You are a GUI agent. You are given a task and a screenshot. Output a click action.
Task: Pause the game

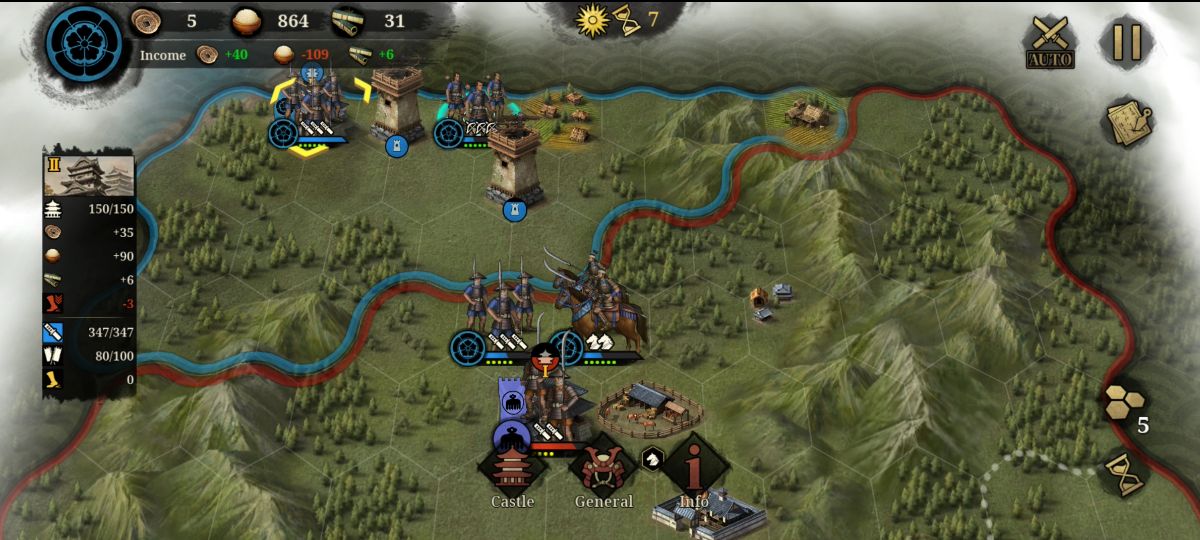[1127, 43]
